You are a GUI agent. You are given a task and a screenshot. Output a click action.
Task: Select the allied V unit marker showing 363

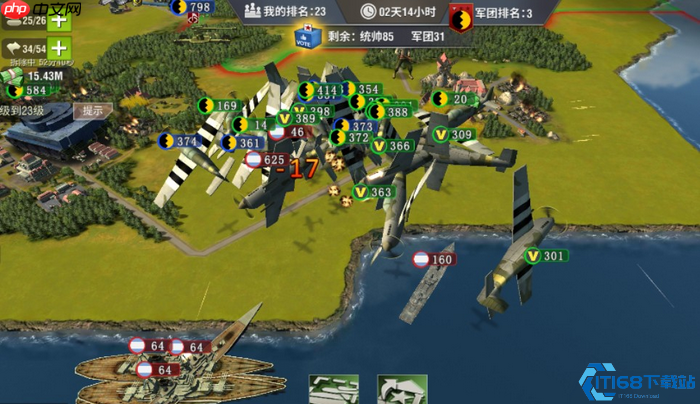pos(373,192)
